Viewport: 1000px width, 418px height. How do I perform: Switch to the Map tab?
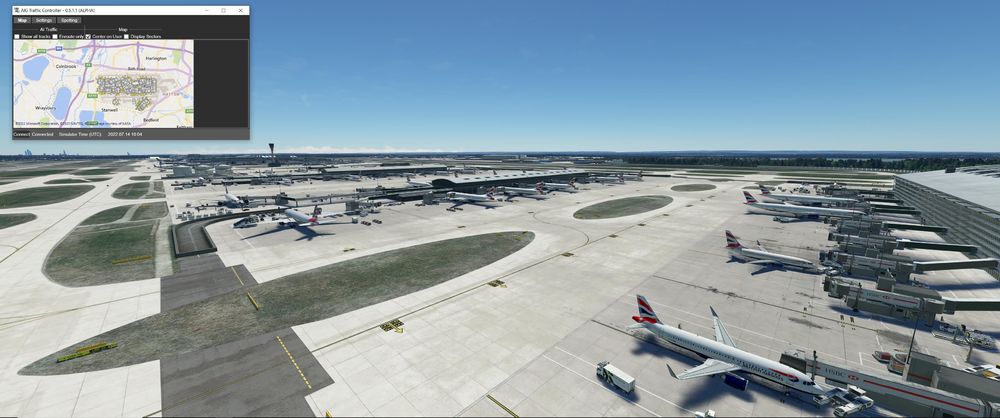pyautogui.click(x=22, y=20)
